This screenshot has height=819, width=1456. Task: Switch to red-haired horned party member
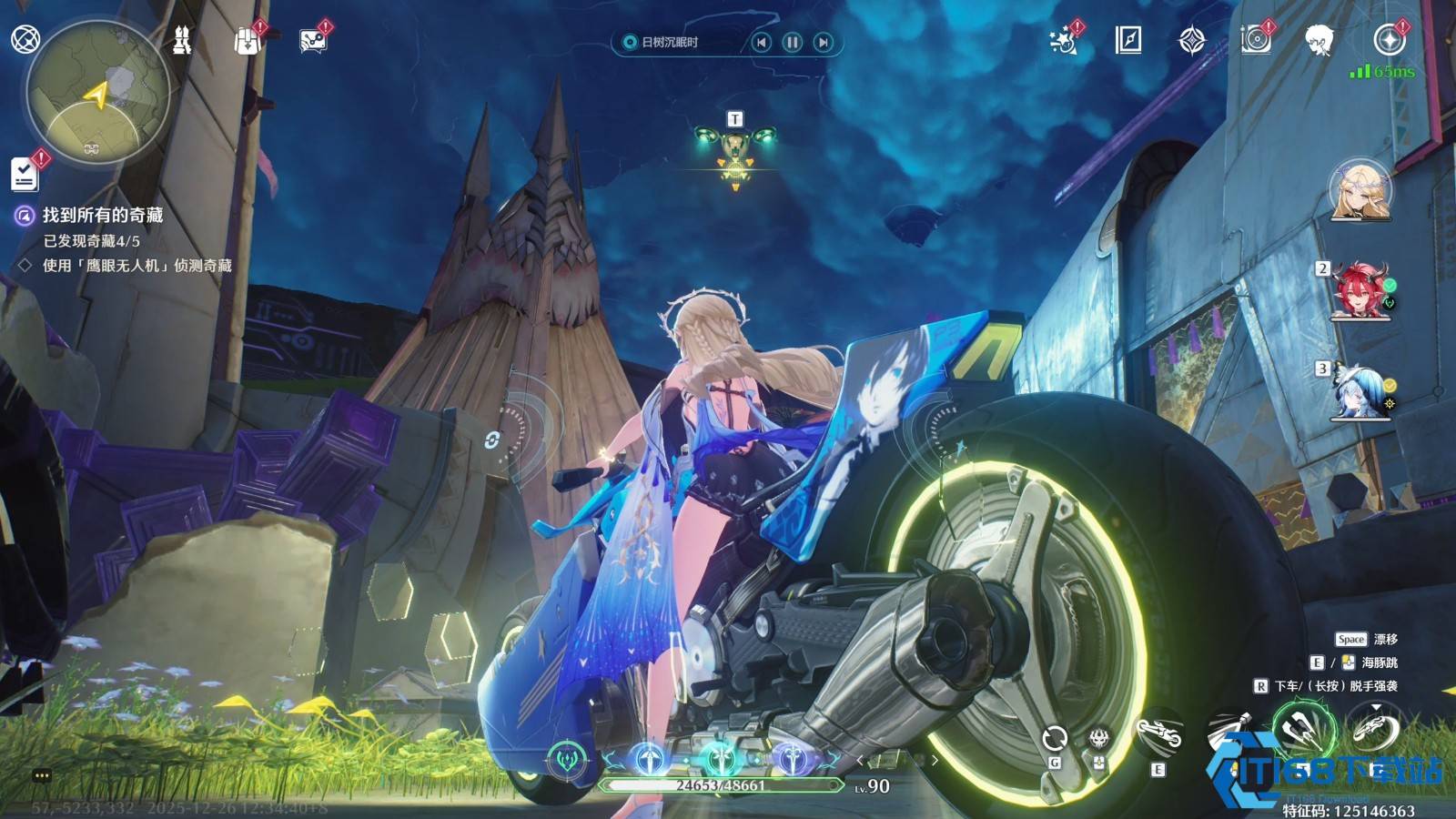[1360, 291]
